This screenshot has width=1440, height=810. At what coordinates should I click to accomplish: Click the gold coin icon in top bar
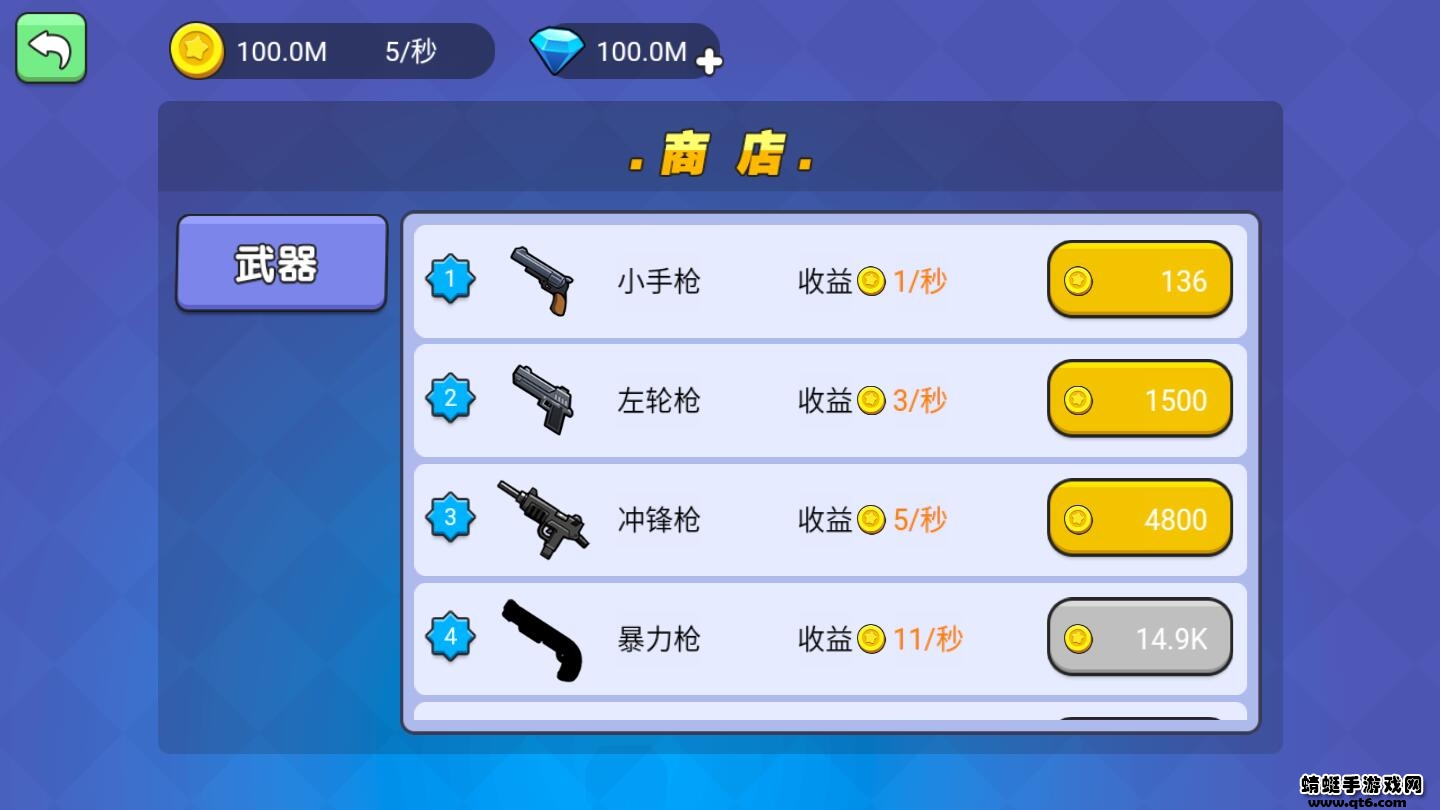point(196,51)
